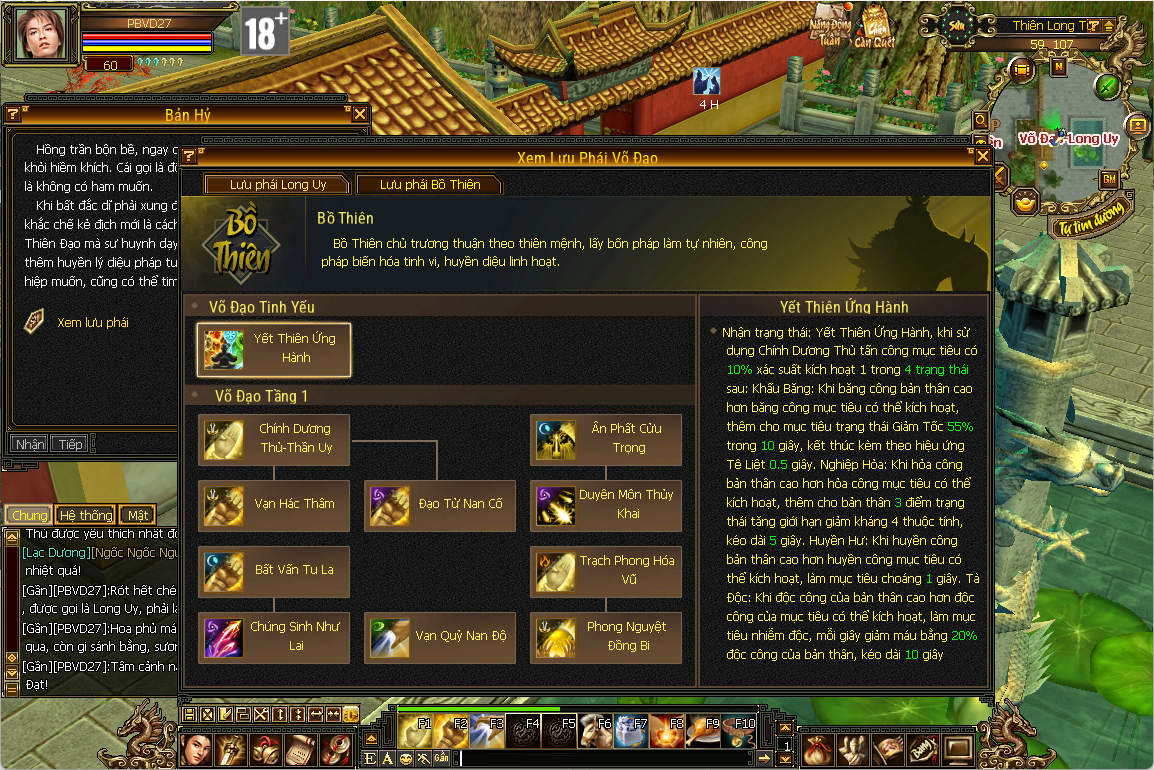Select the Phong Nguyệt Đồng Bi skill
Image resolution: width=1154 pixels, height=770 pixels.
pyautogui.click(x=606, y=637)
